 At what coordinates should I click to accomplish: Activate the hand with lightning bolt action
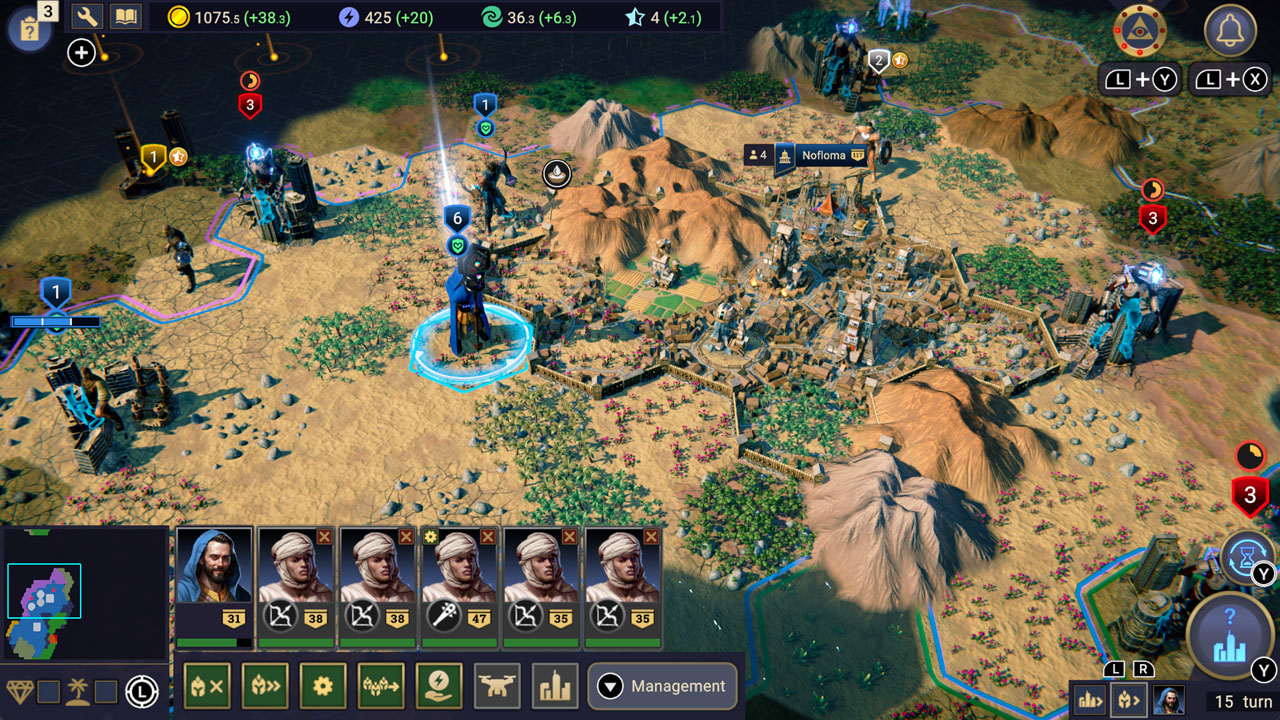pos(439,686)
